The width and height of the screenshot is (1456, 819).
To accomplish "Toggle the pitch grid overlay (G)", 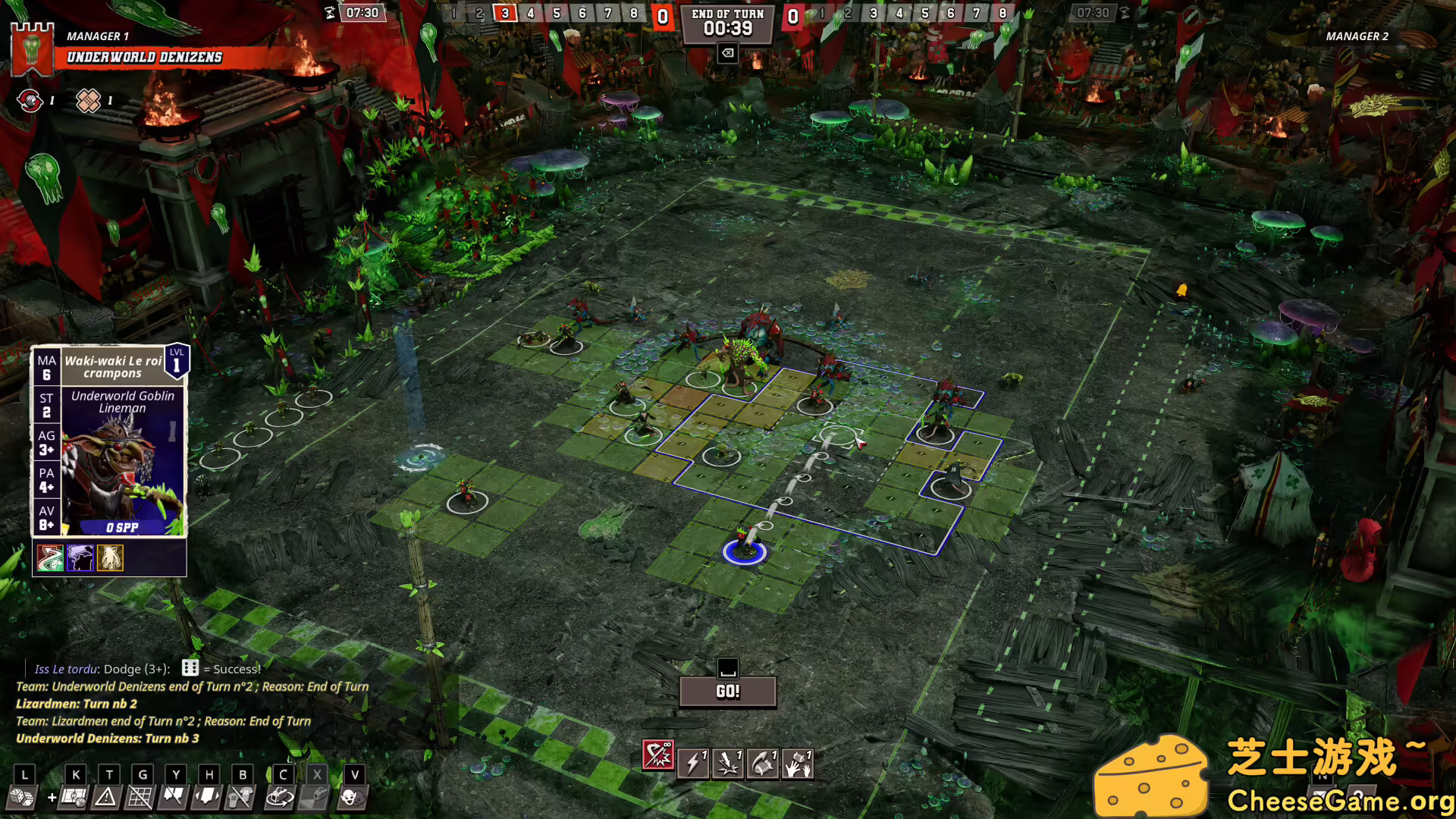I will pyautogui.click(x=141, y=798).
